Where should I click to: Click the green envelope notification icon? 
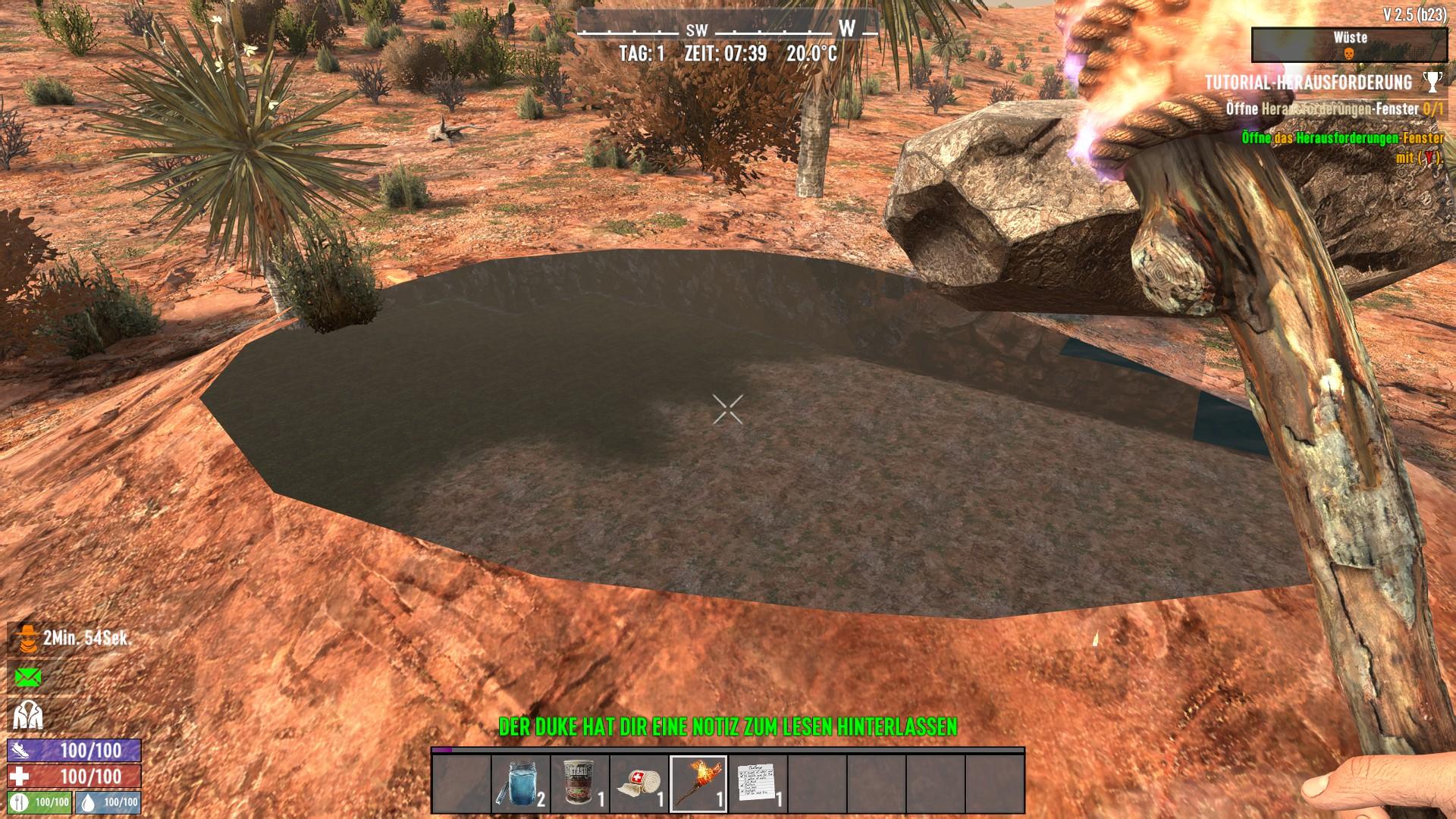point(28,677)
